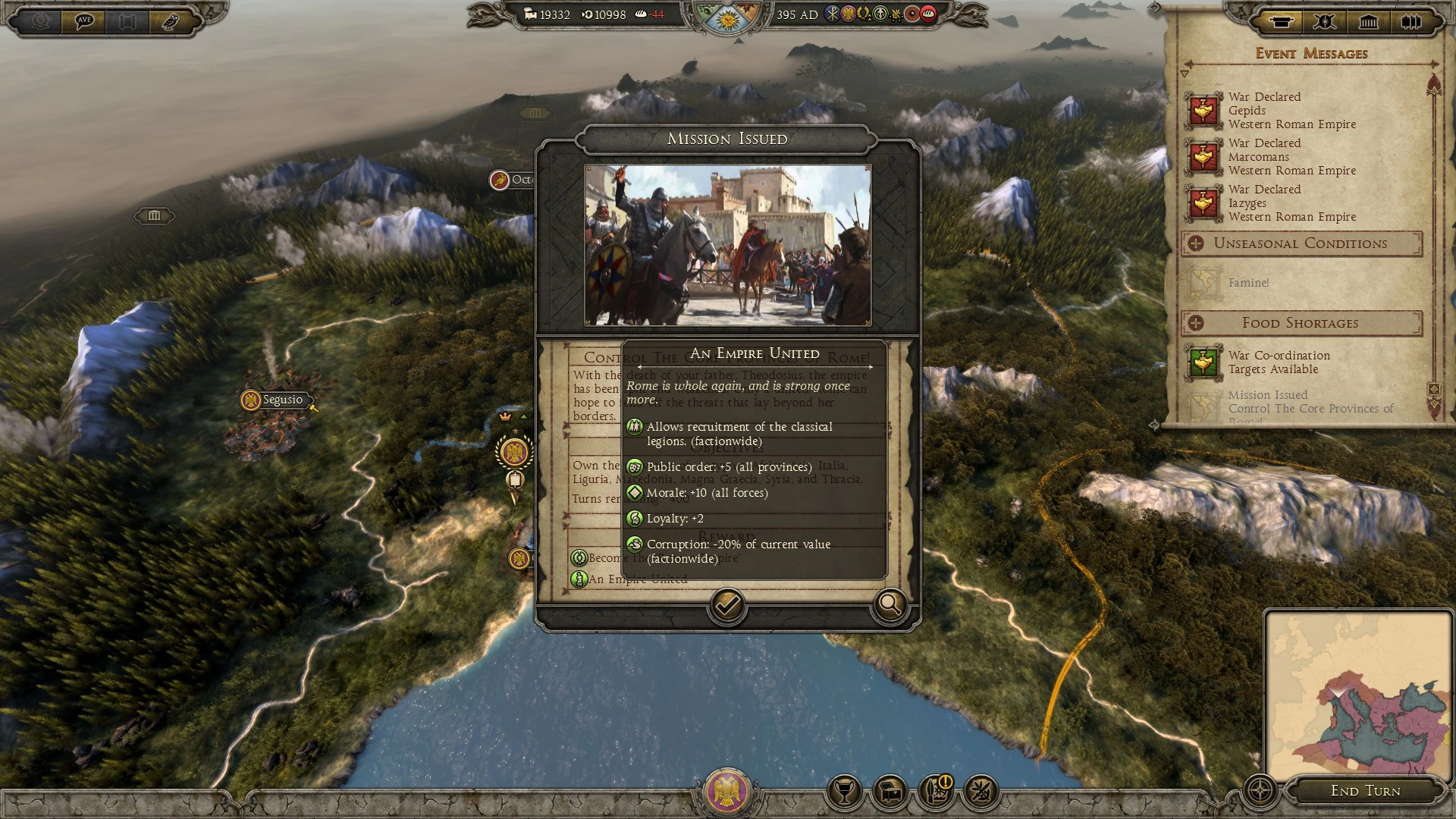
Task: Click the small arrow above the event list
Action: point(1185,74)
